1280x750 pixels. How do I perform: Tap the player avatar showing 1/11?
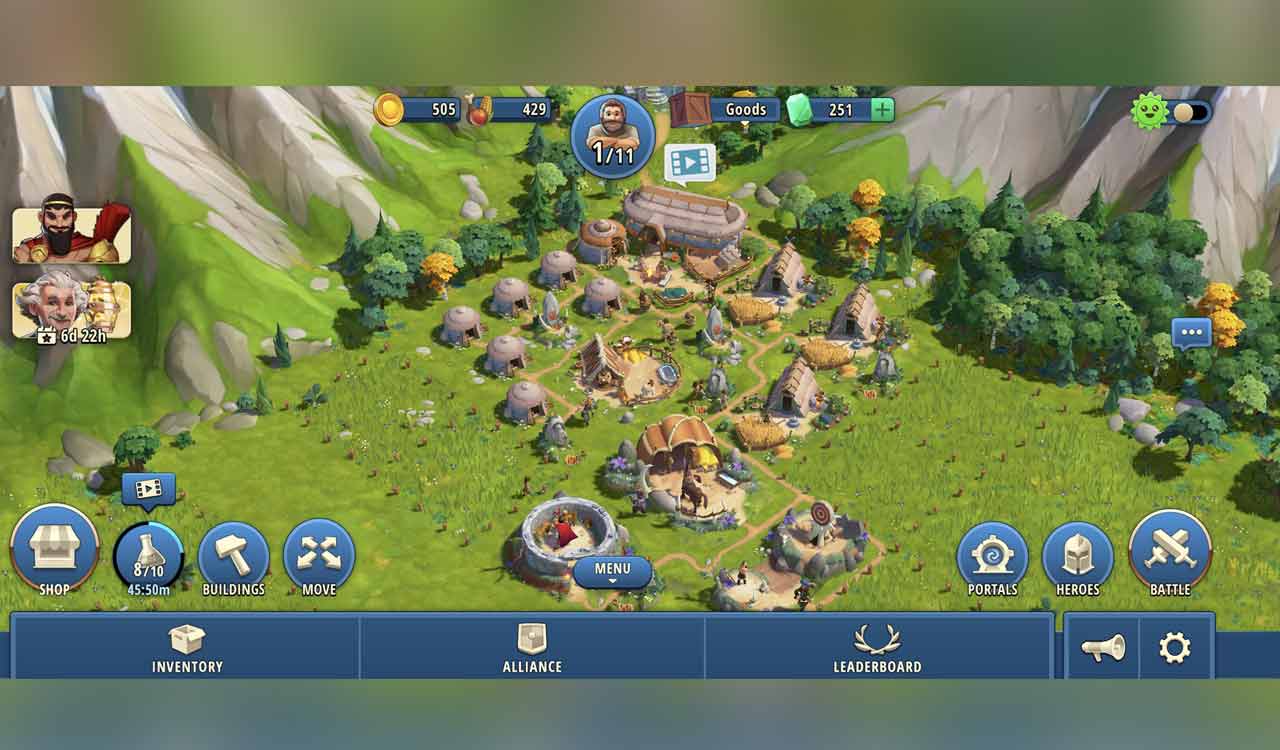[x=613, y=137]
